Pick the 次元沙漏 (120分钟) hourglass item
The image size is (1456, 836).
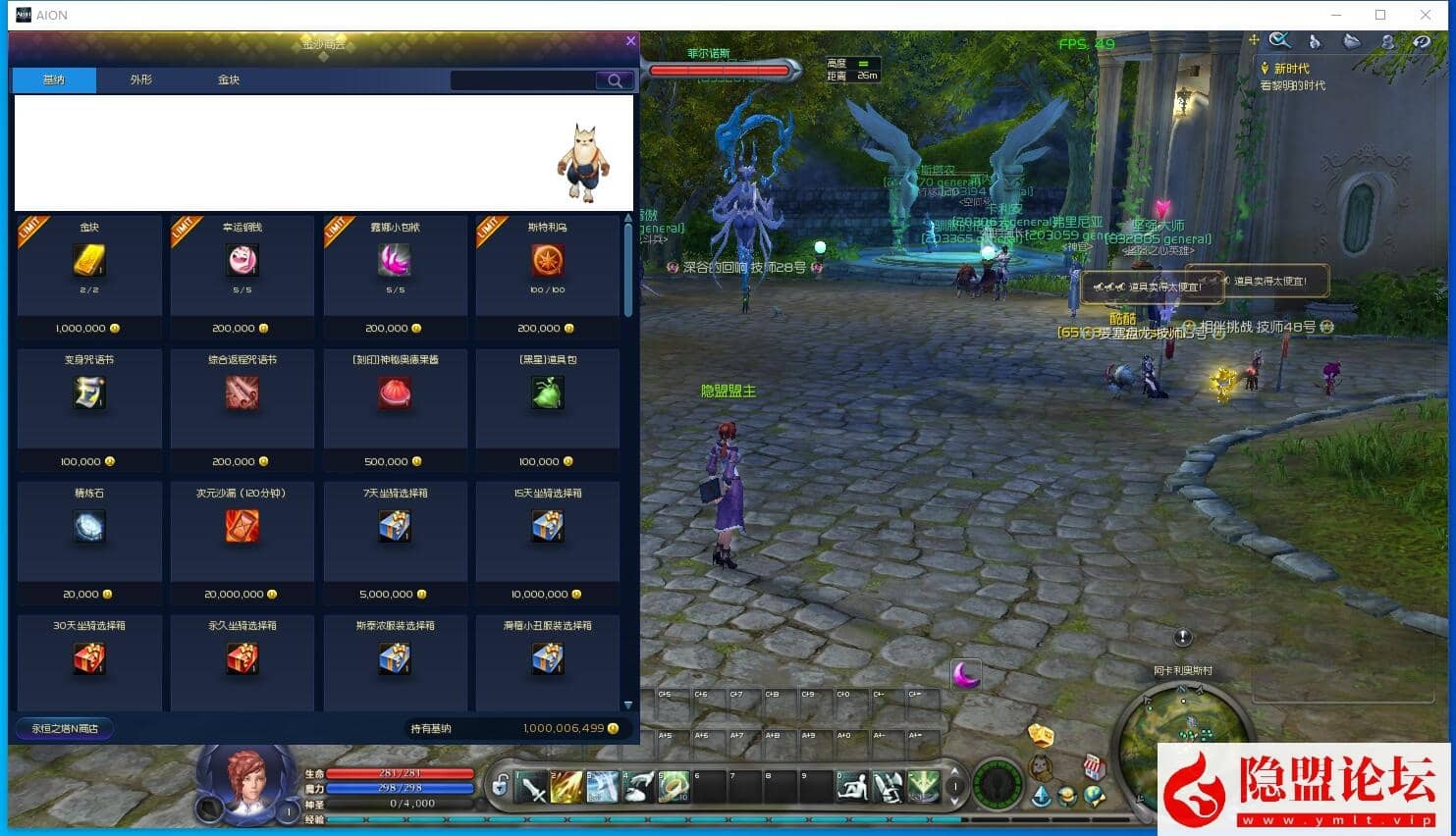(x=243, y=527)
